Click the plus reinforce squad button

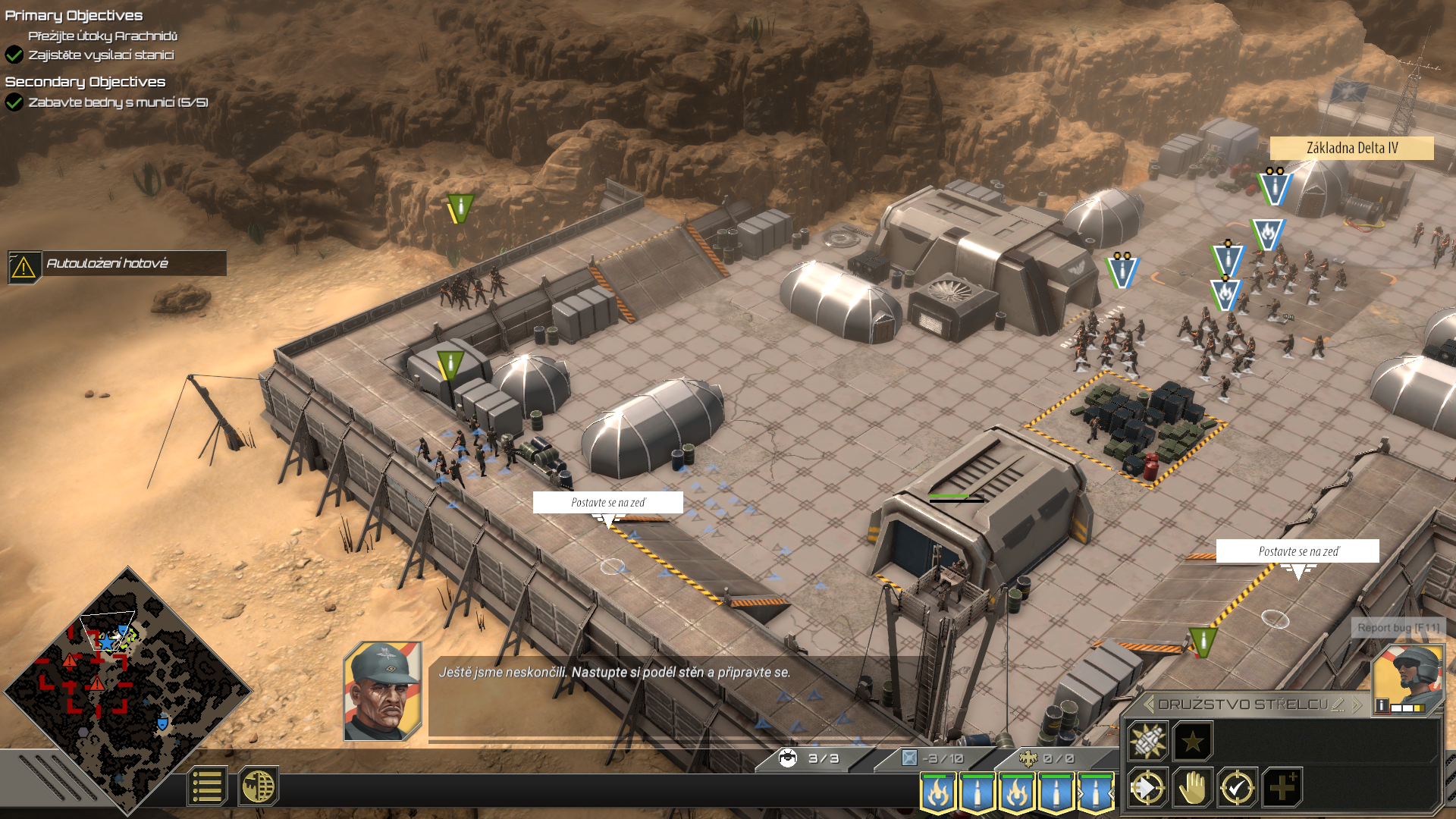point(1282,789)
